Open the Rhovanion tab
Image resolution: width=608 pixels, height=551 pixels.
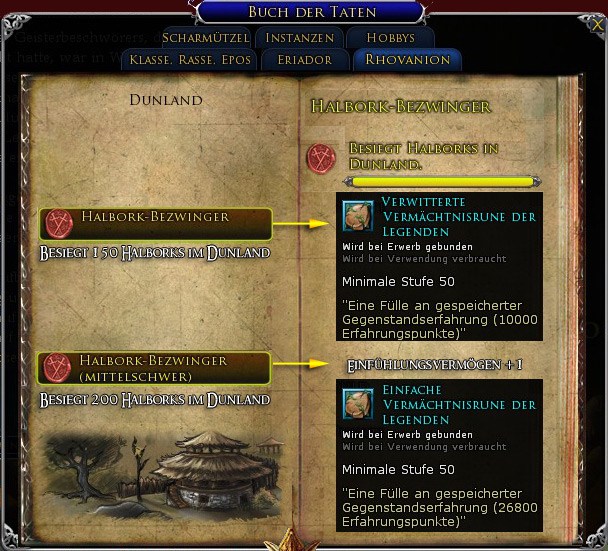(407, 60)
